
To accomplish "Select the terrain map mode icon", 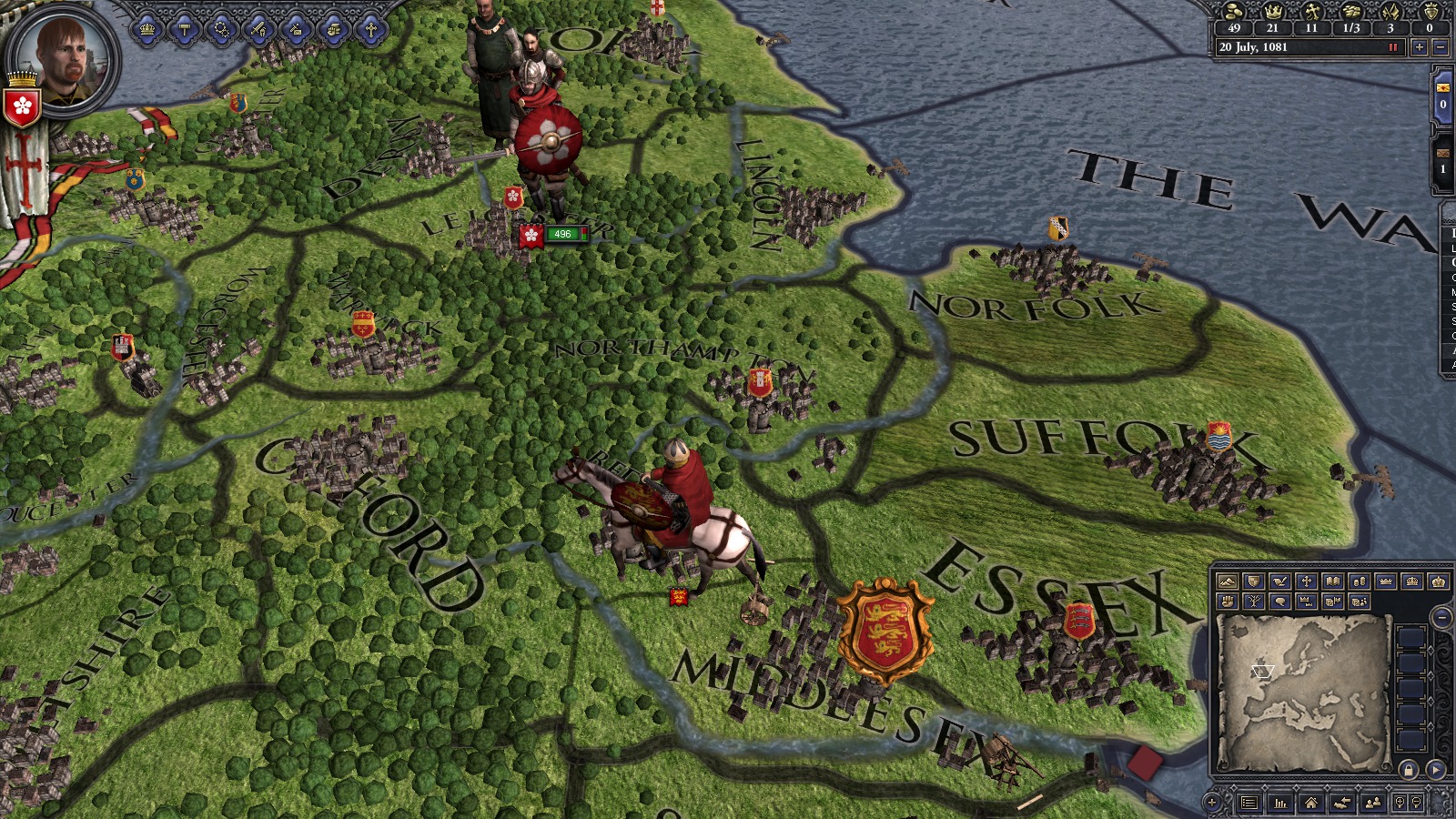I will (x=1226, y=581).
